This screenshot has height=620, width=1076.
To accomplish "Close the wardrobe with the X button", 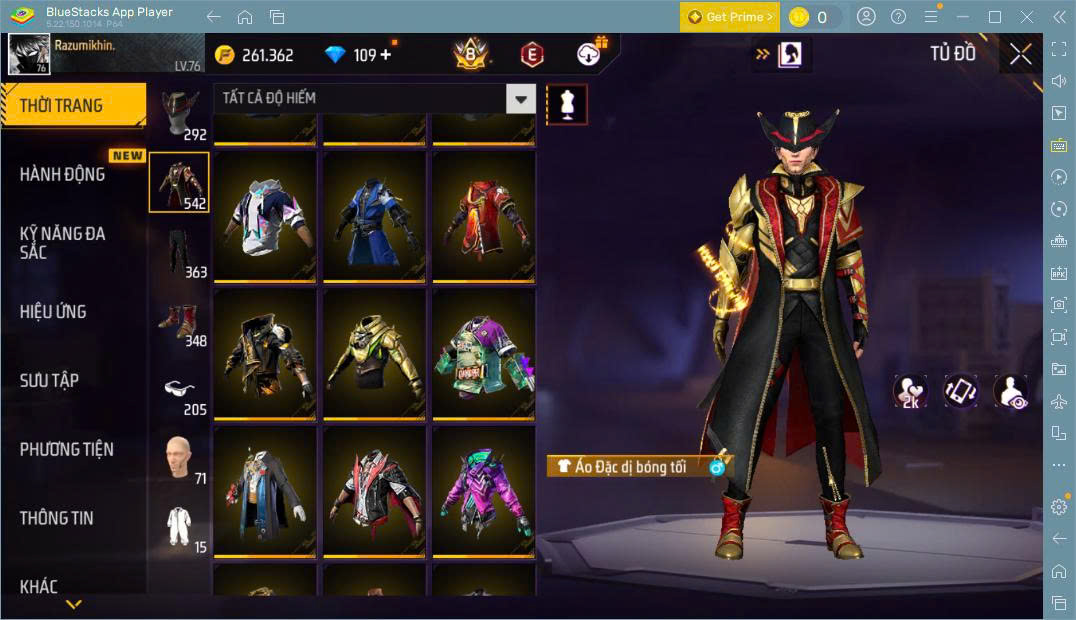I will point(1020,55).
